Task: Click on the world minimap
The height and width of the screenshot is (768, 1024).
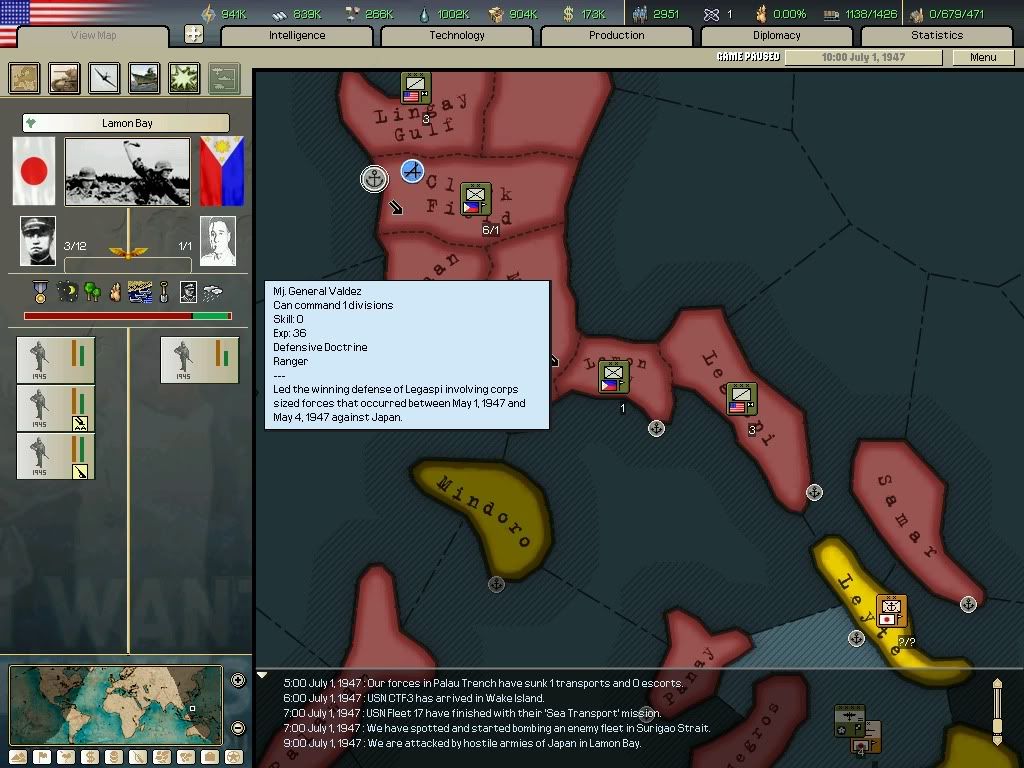Action: [x=116, y=705]
